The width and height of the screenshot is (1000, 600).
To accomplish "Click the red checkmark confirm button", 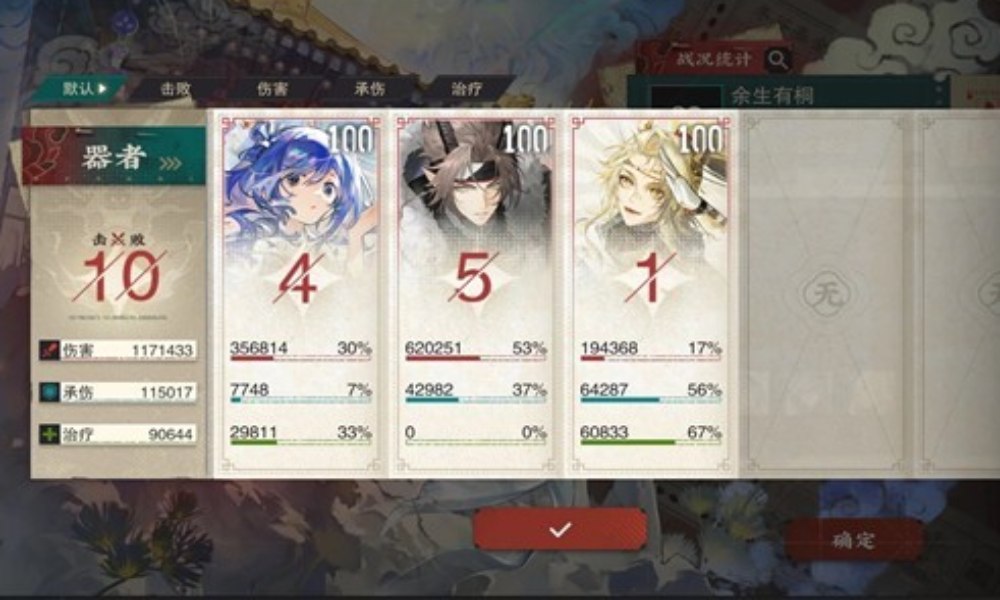I will pos(560,529).
